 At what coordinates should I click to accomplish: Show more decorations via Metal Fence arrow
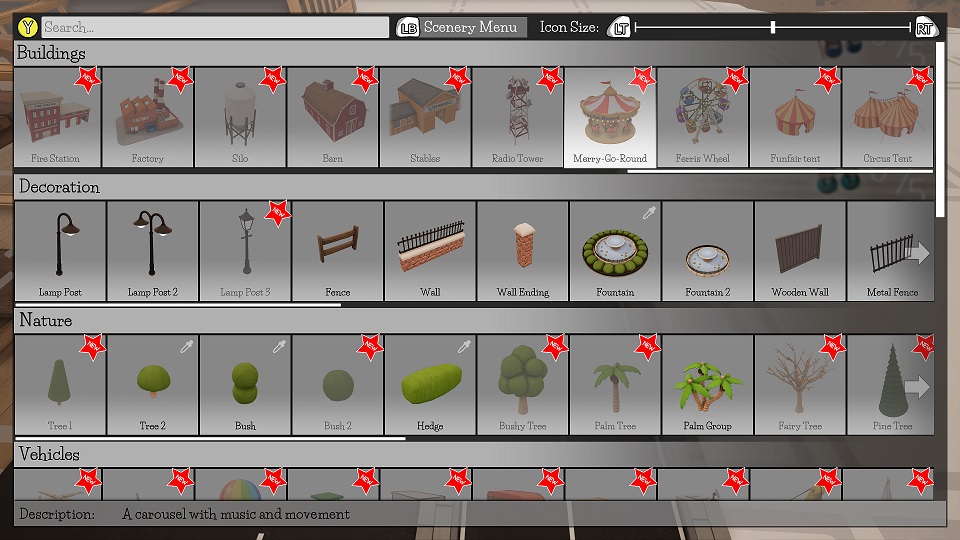[x=917, y=254]
